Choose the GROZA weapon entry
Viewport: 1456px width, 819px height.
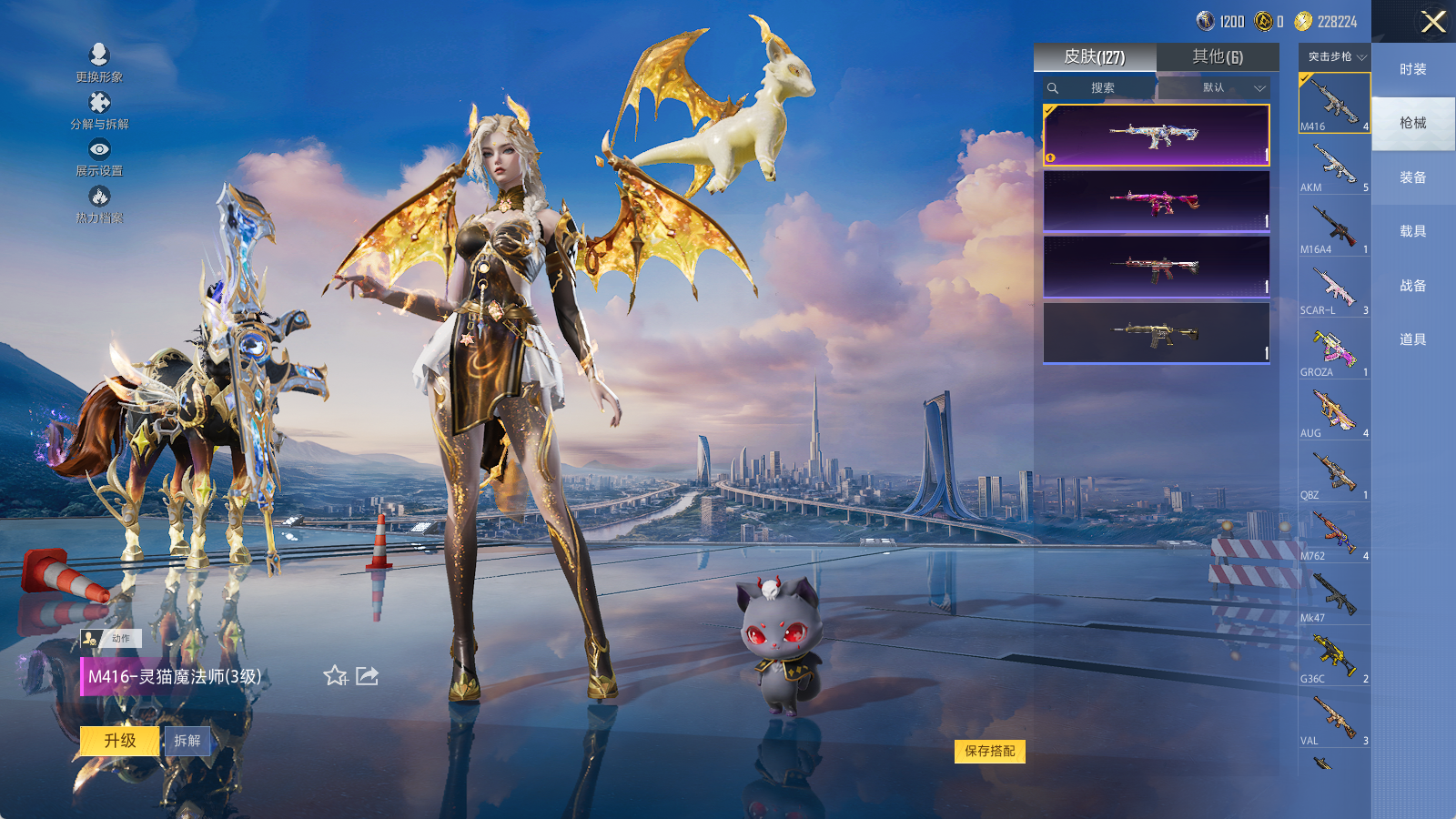[x=1334, y=351]
